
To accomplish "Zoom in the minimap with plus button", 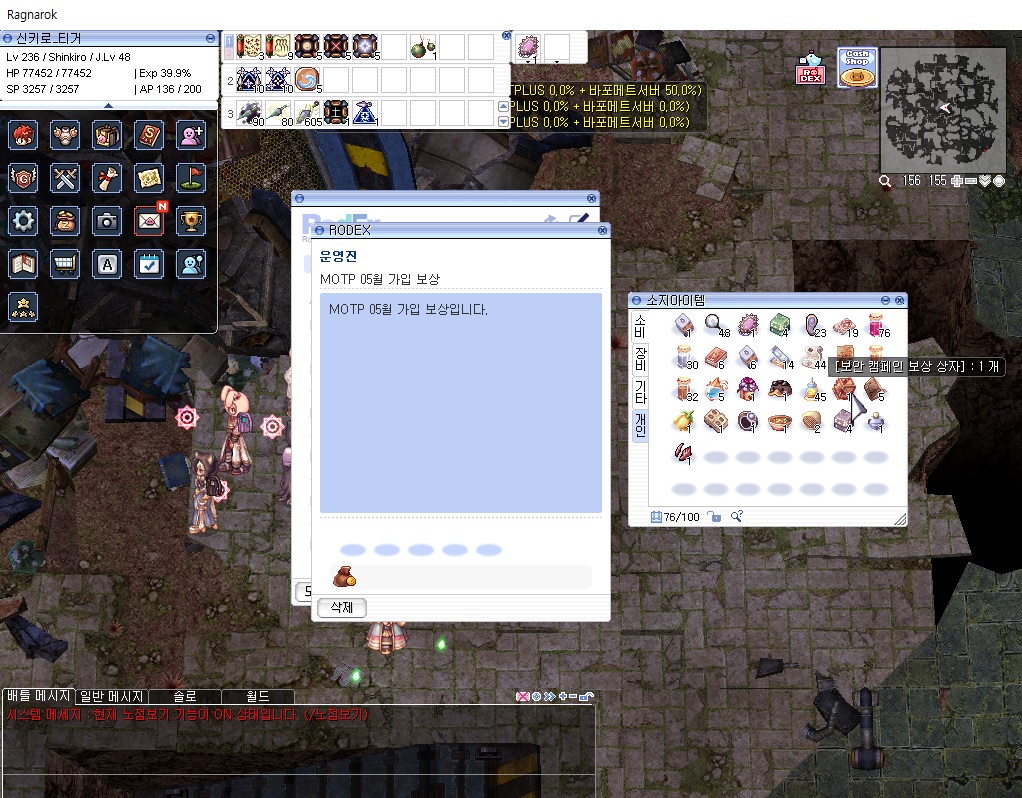I will pos(957,181).
